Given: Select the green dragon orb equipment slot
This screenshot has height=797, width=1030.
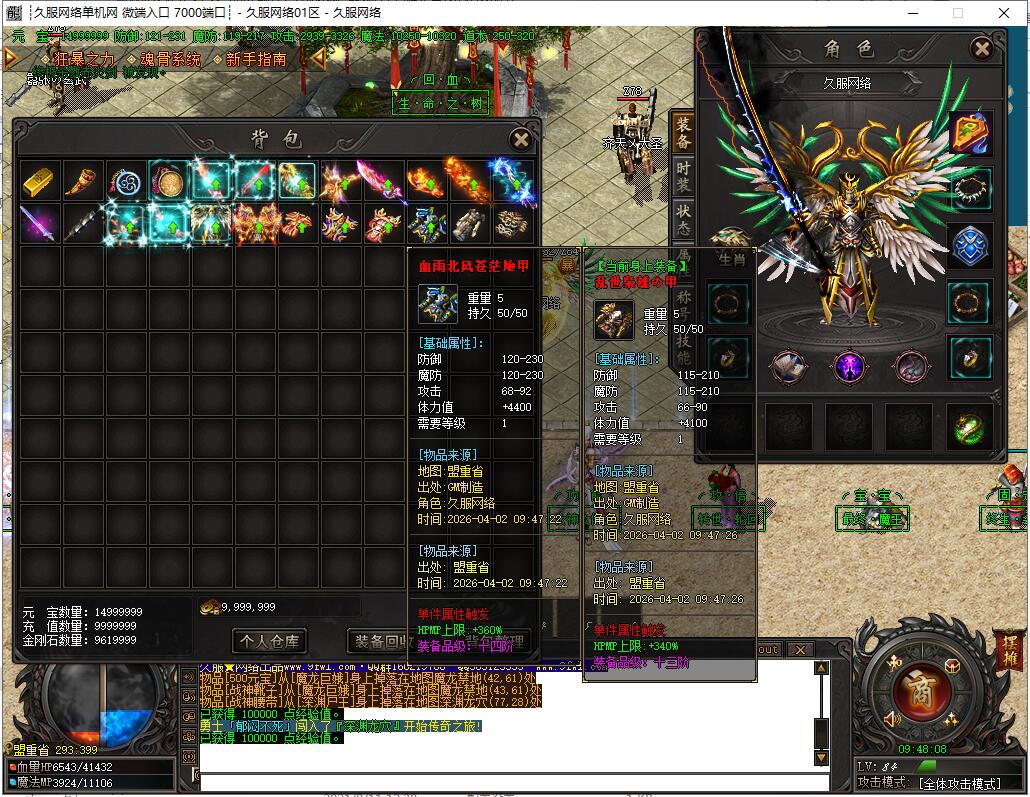Looking at the screenshot, I should [x=970, y=427].
